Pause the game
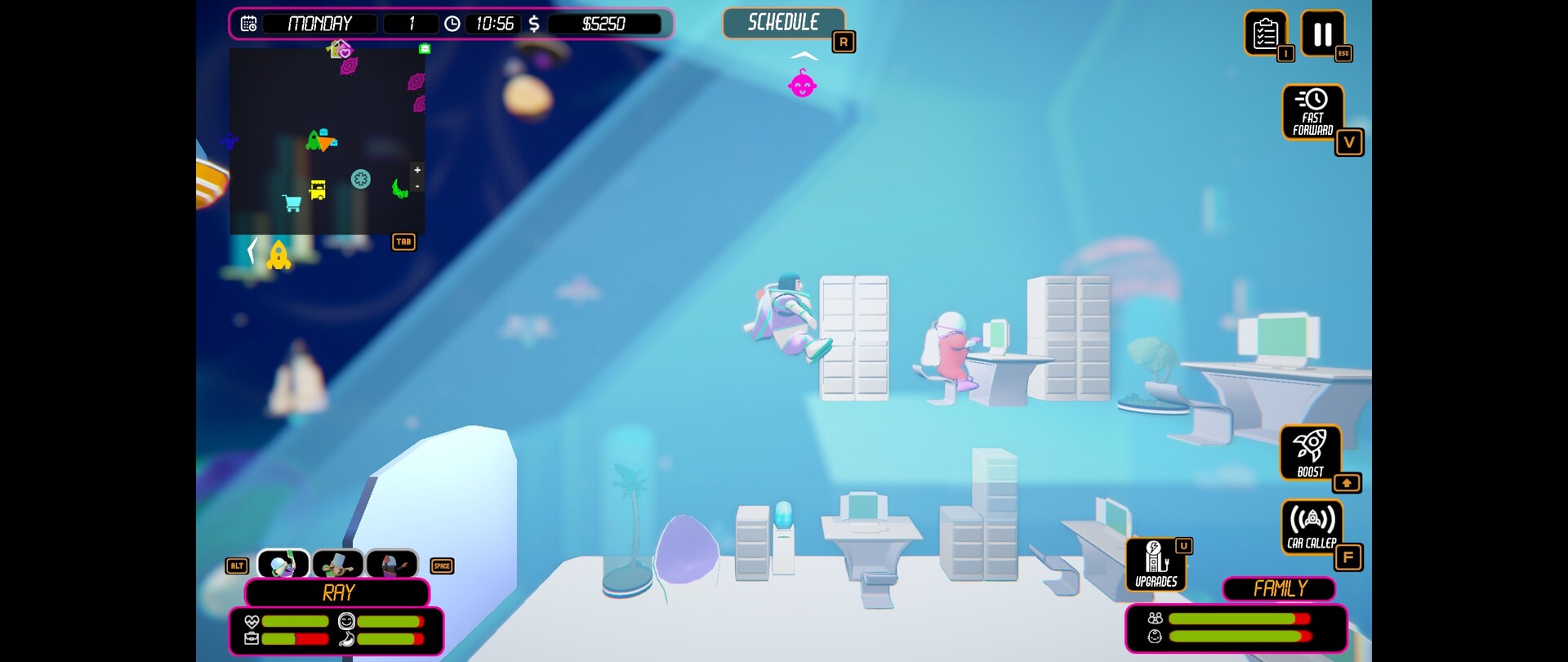Viewport: 1568px width, 662px height. pyautogui.click(x=1322, y=34)
